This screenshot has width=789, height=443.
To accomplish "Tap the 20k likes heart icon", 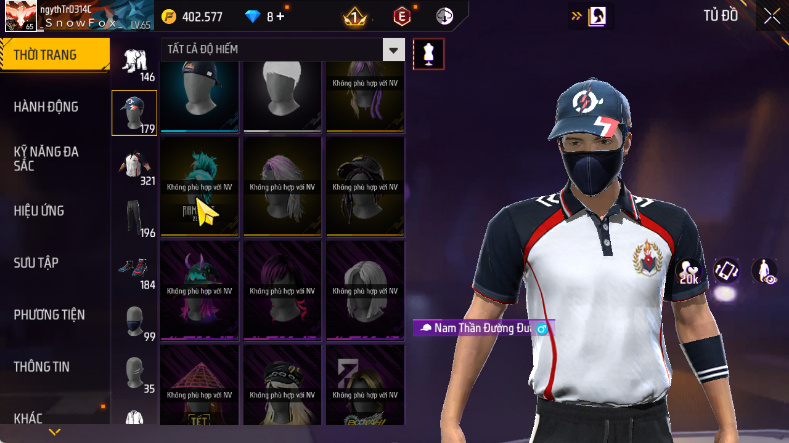I will point(689,272).
